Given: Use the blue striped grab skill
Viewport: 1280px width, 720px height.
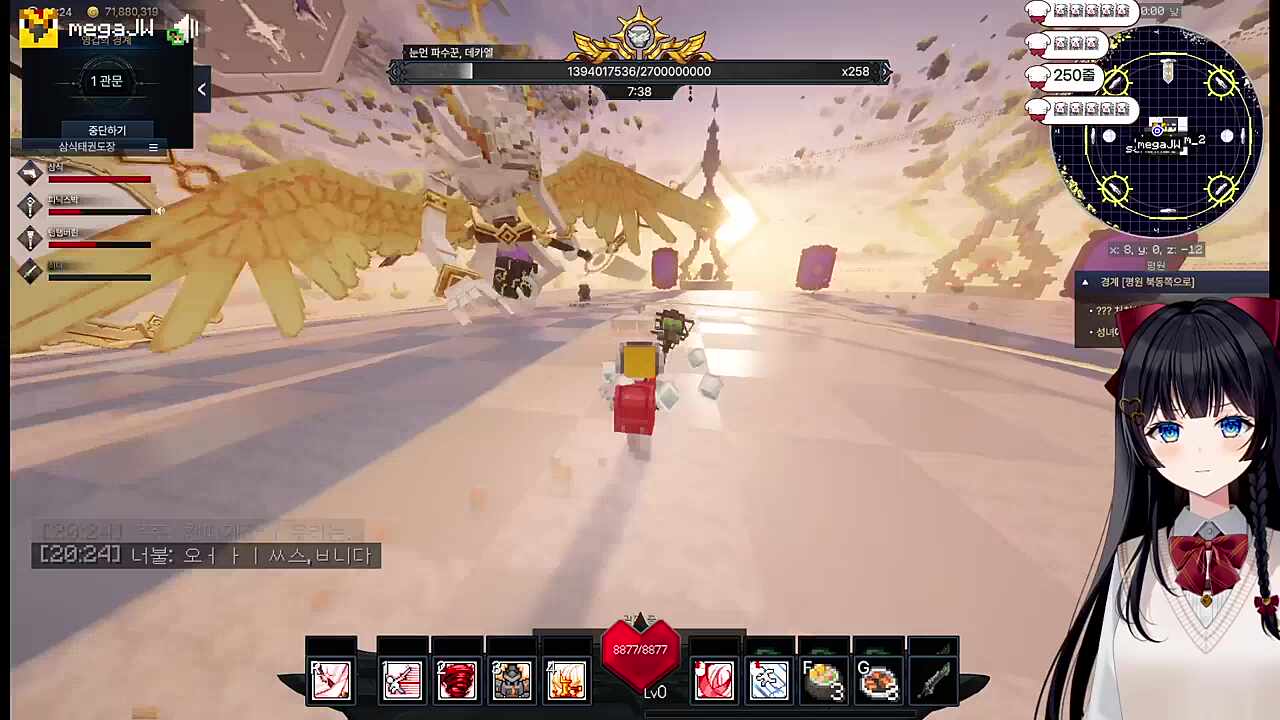Looking at the screenshot, I should [x=768, y=680].
